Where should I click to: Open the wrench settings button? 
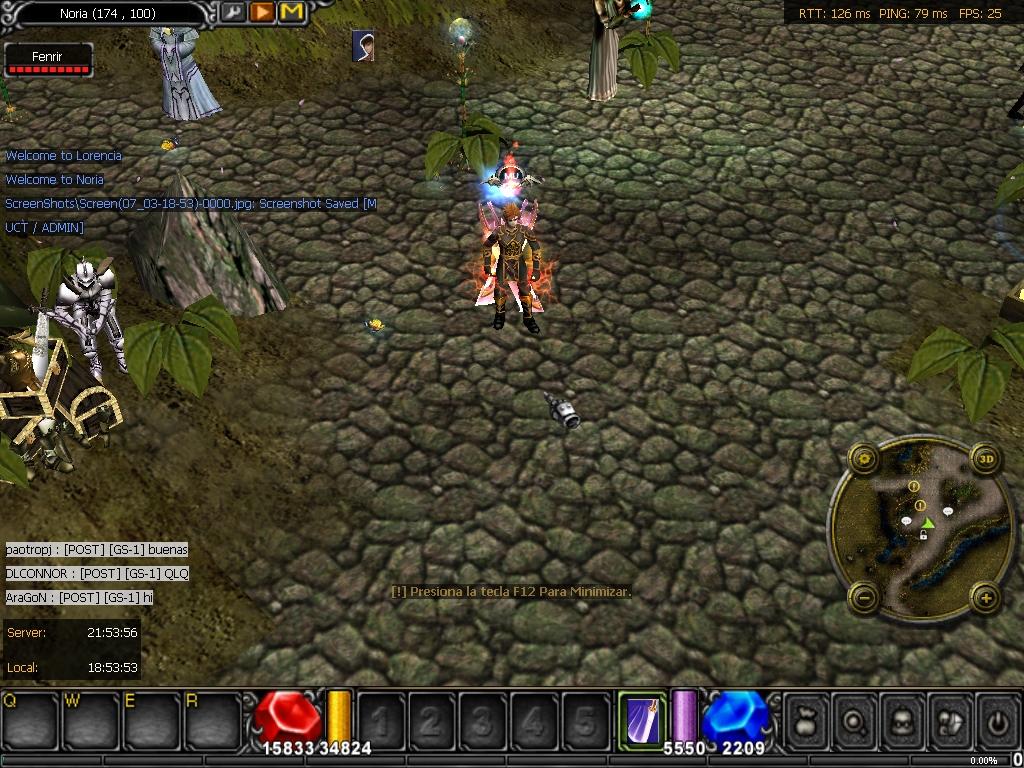[x=232, y=12]
